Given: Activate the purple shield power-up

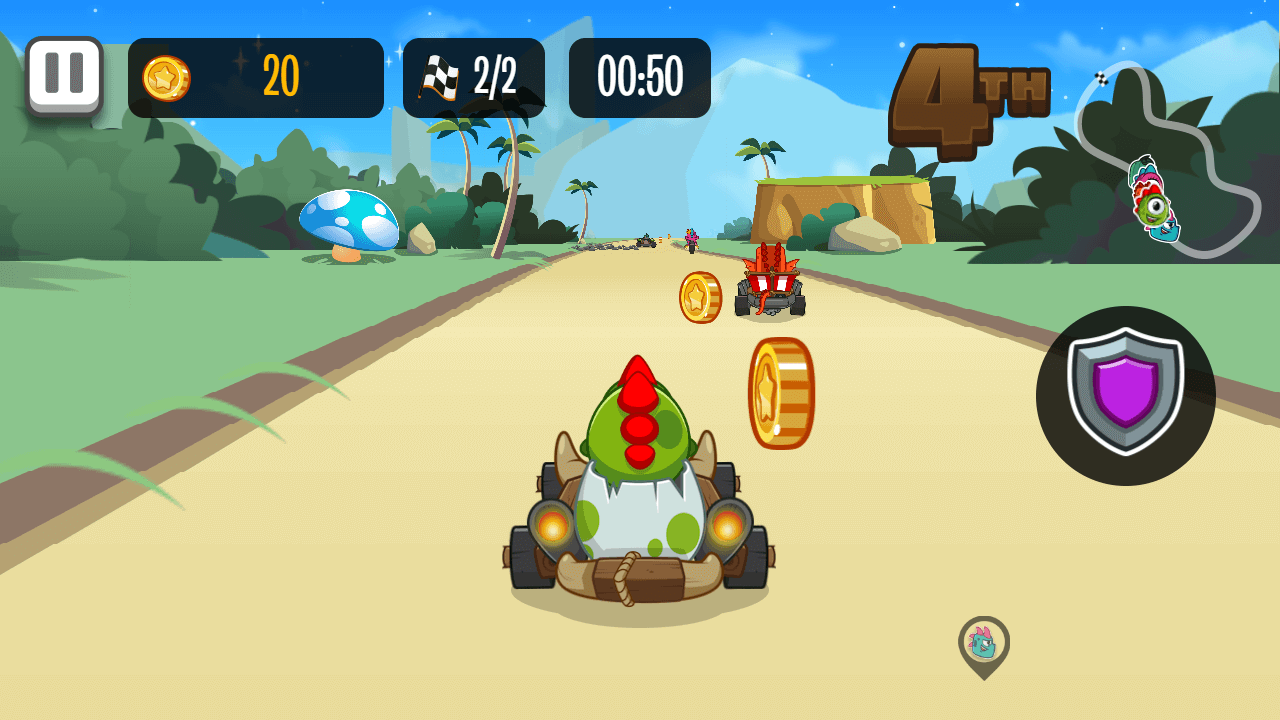Looking at the screenshot, I should tap(1125, 395).
